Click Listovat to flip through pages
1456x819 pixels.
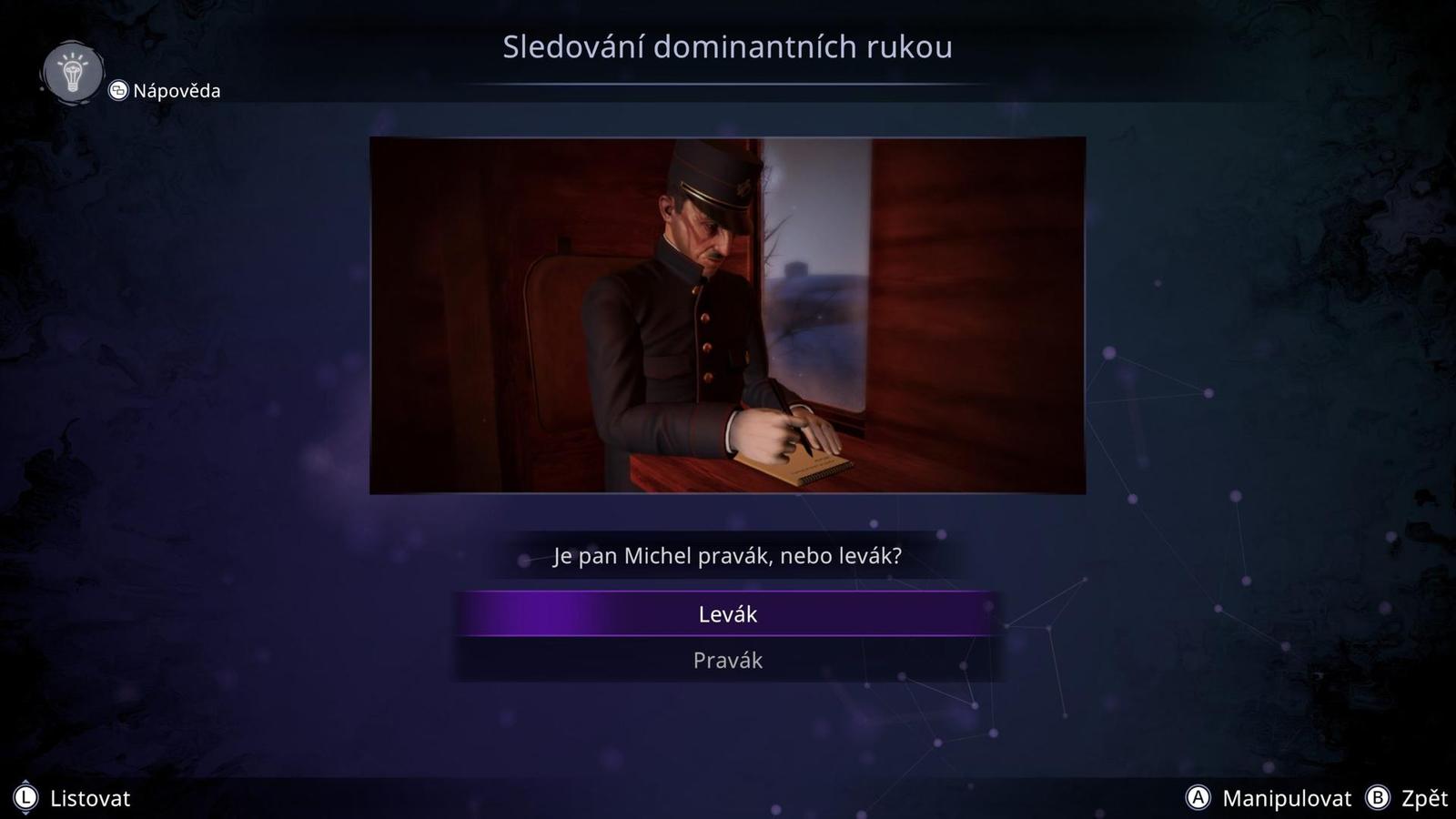pyautogui.click(x=91, y=799)
